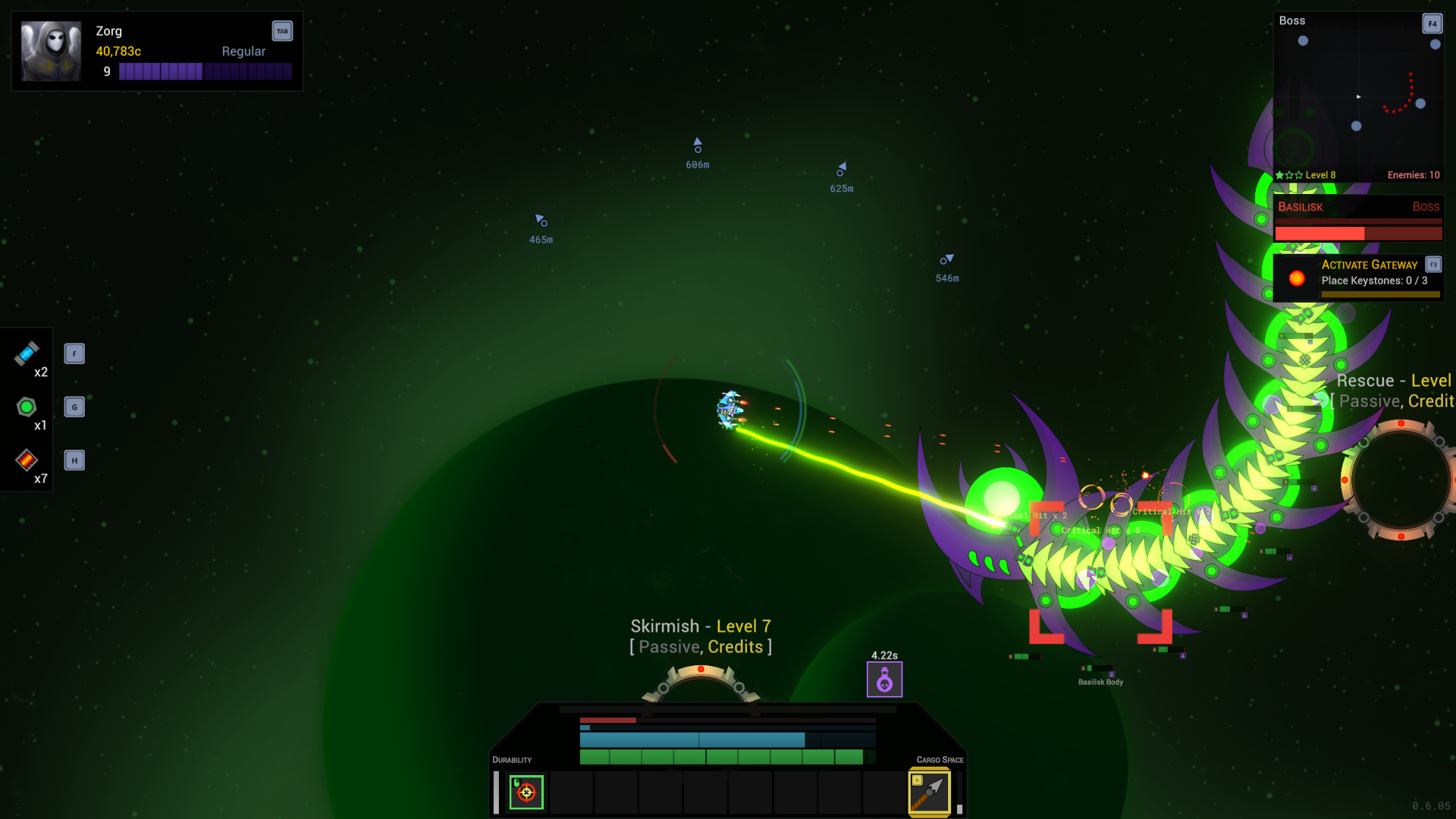Click the Activate Gateway label
The width and height of the screenshot is (1456, 819).
[1370, 265]
